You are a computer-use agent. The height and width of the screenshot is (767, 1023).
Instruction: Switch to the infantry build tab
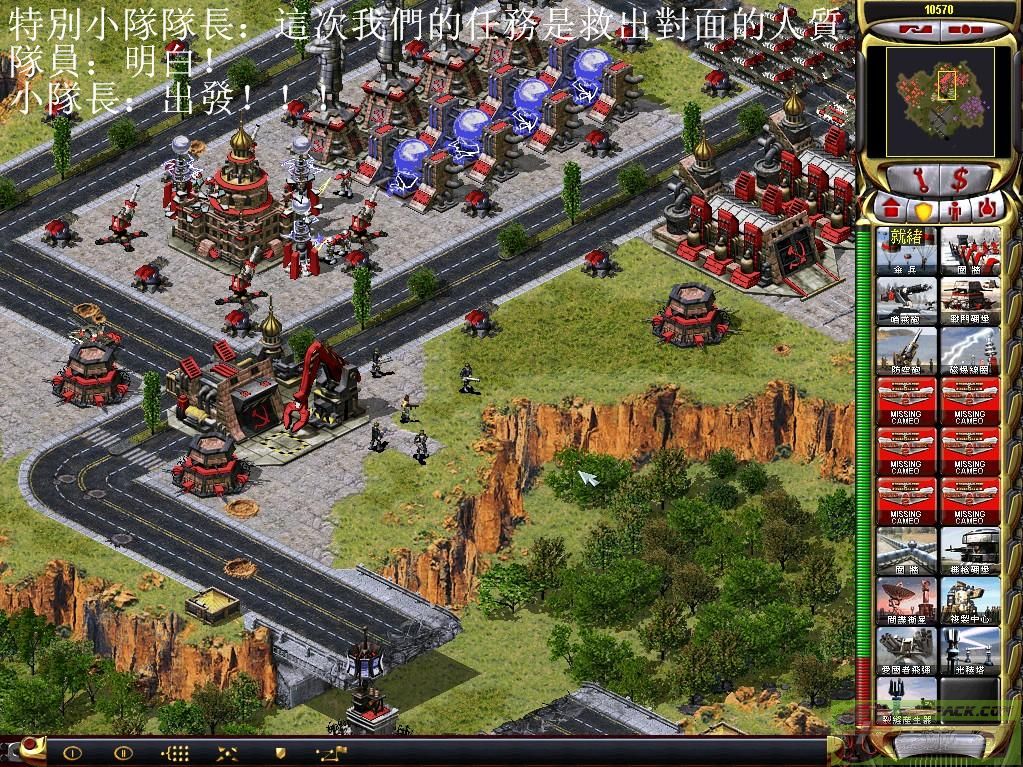[955, 208]
